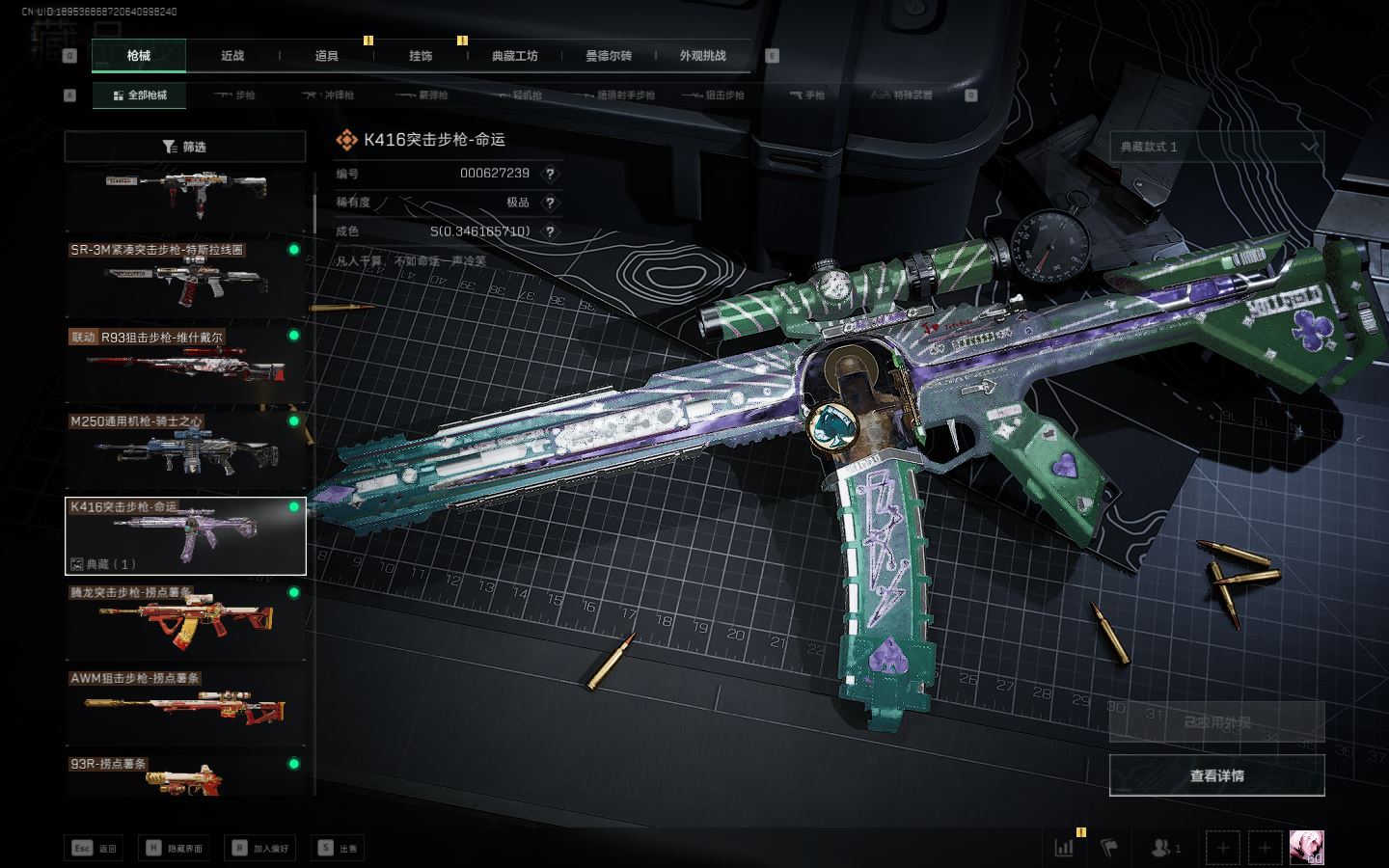Open the player avatar profile icon
1389x868 pixels.
(x=1306, y=848)
